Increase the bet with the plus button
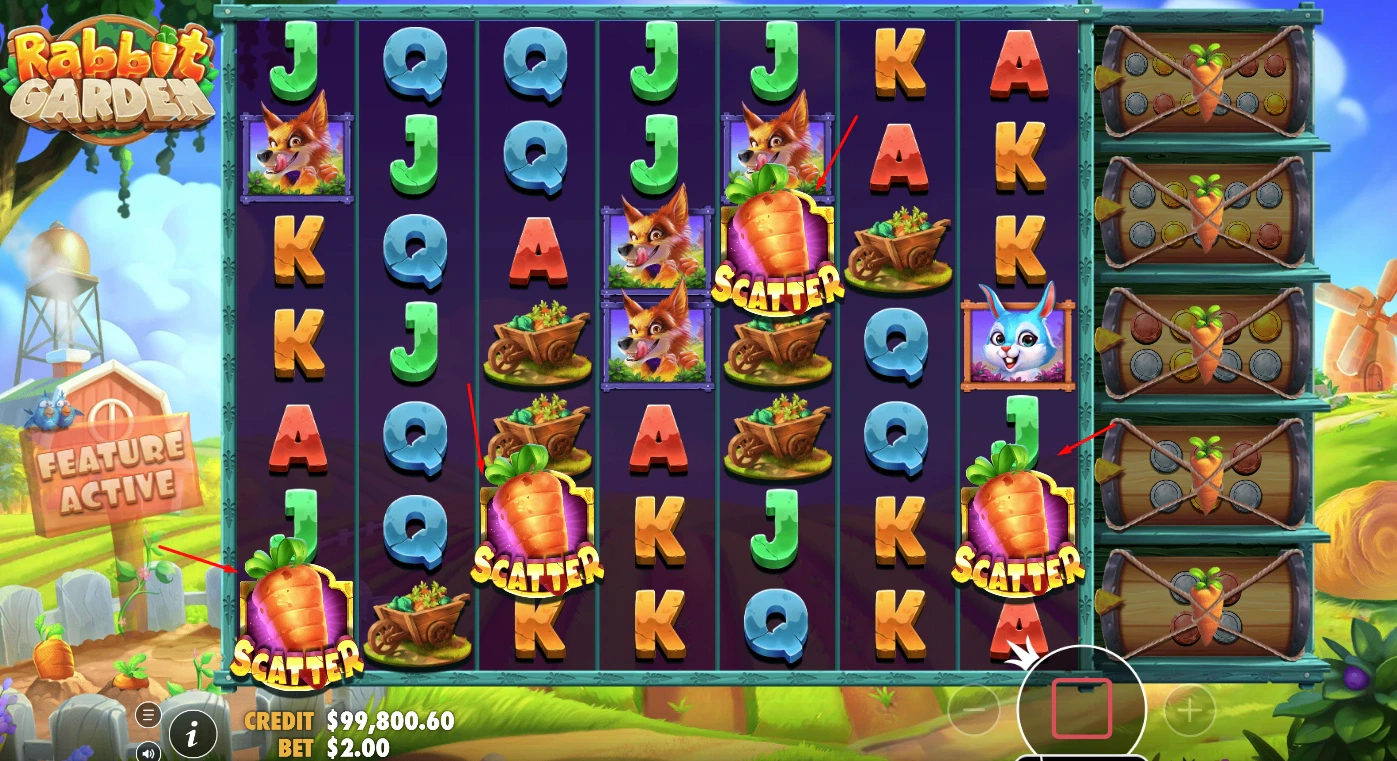Screen dimensions: 1397x761 pos(1189,710)
